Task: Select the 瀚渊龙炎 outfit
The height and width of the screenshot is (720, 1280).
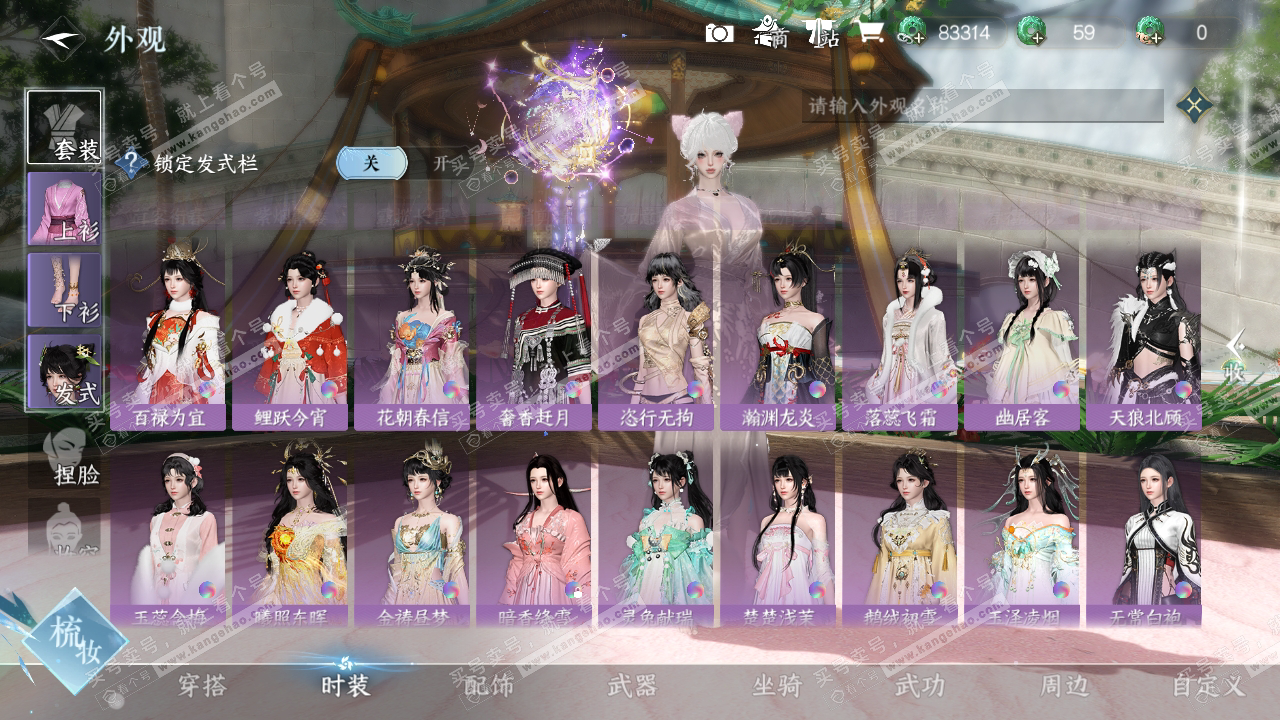Action: (x=778, y=338)
